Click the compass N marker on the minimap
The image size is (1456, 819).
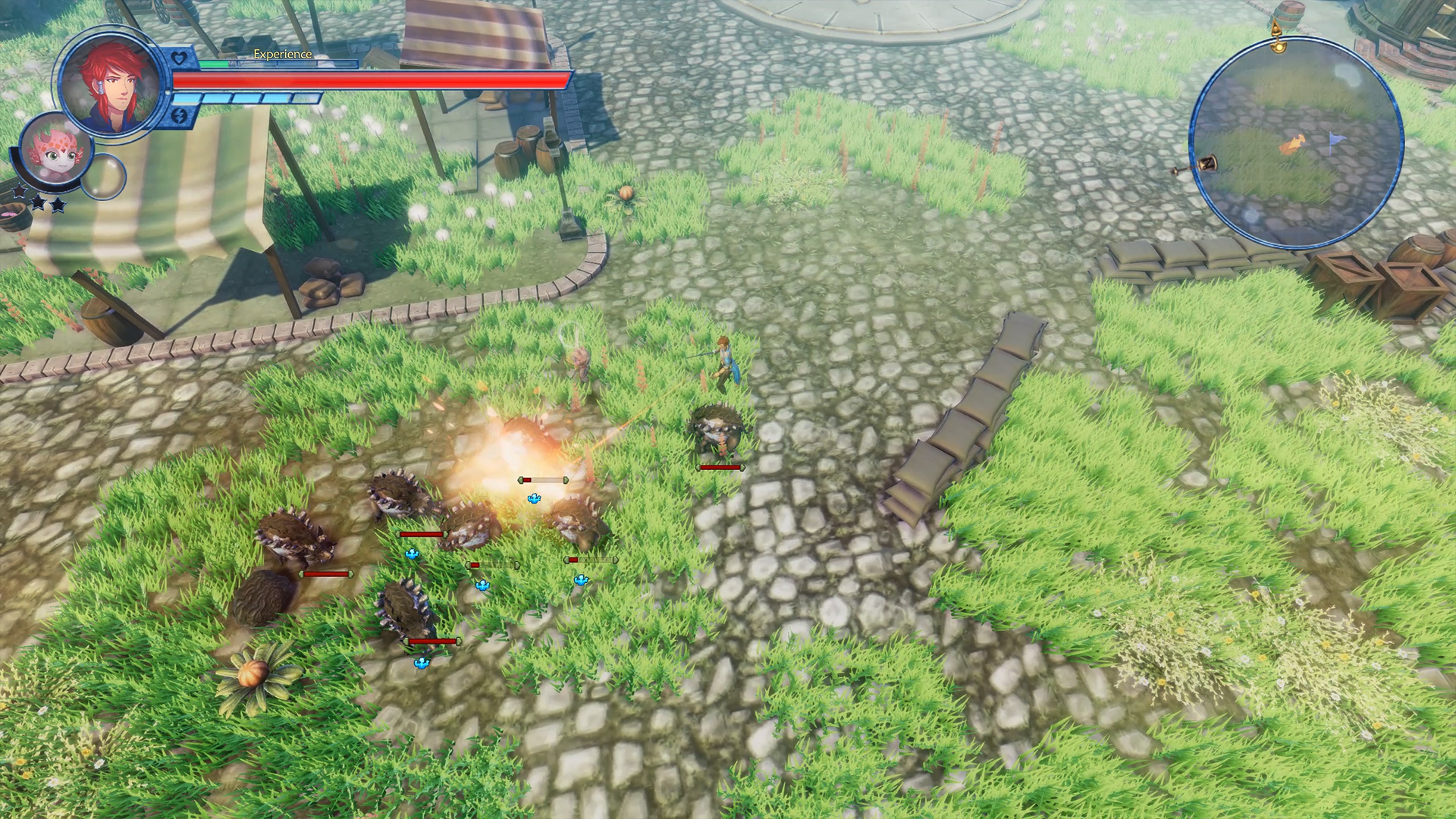[1207, 163]
